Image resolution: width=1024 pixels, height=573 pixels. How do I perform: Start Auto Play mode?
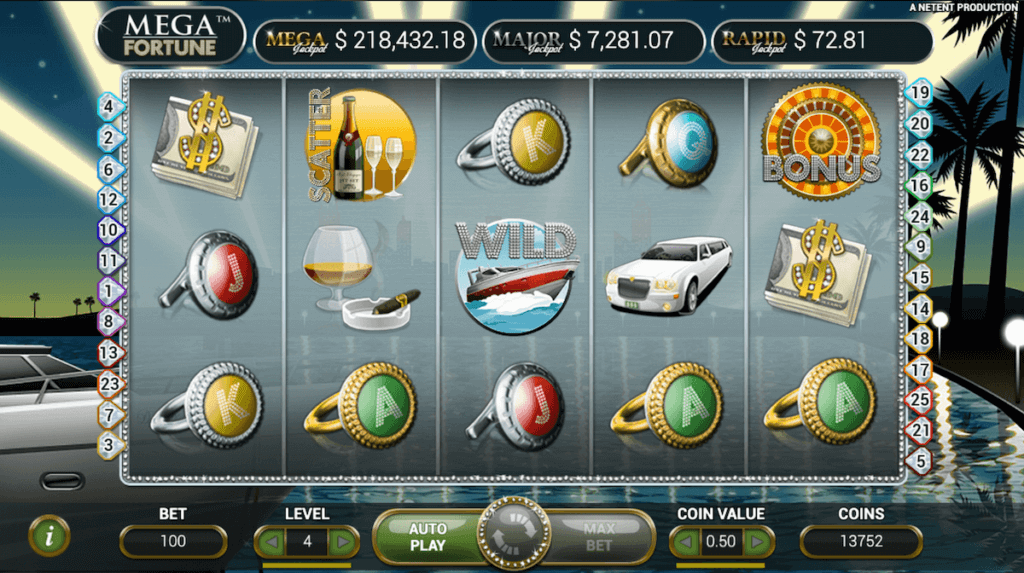(x=428, y=537)
